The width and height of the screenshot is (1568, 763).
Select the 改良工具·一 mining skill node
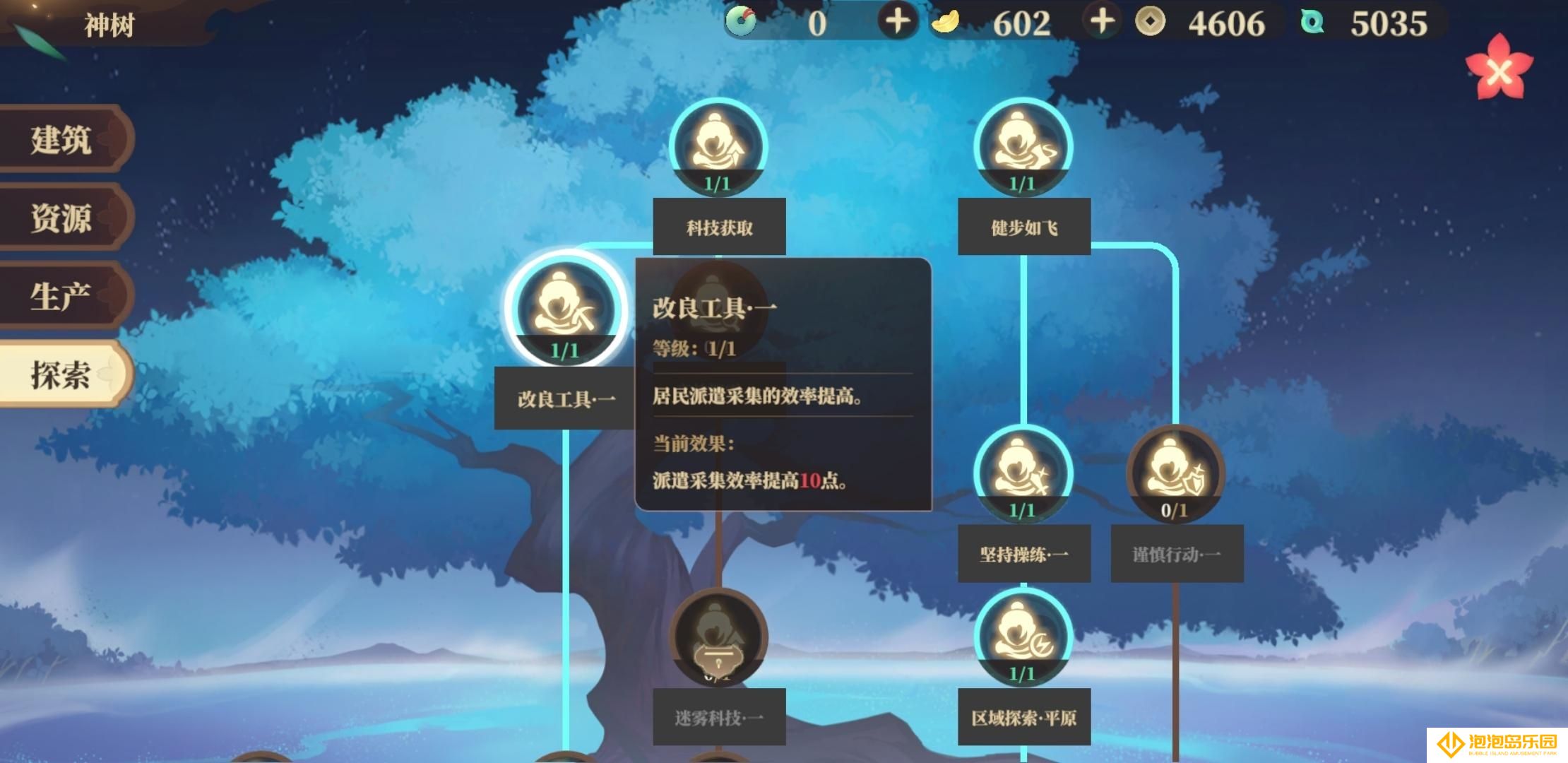(565, 309)
